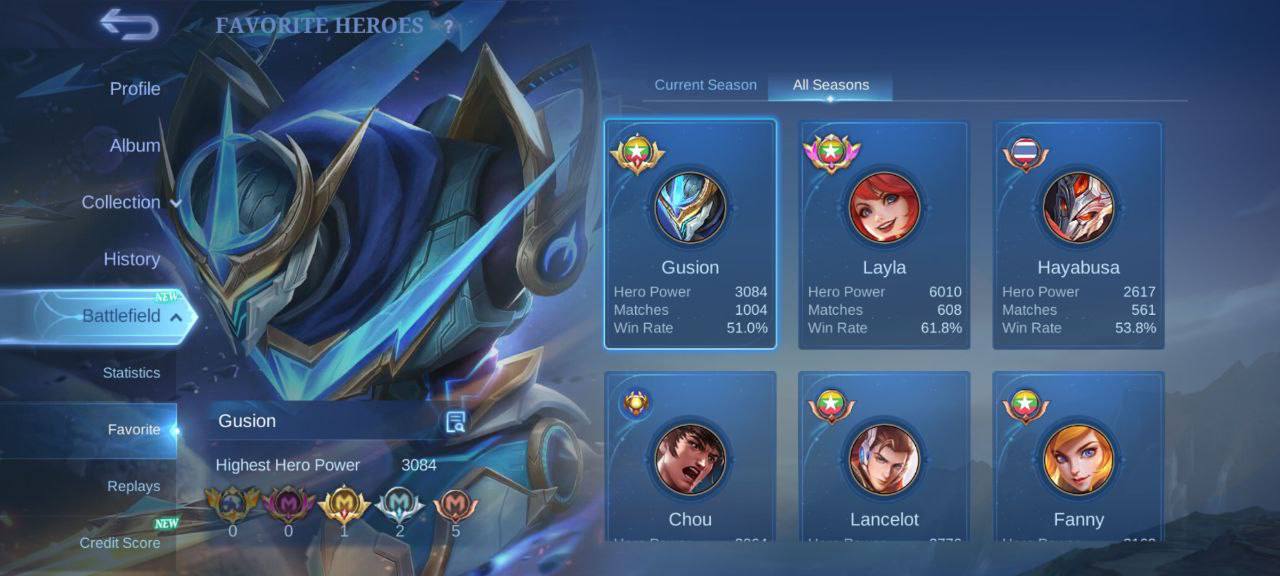This screenshot has height=576, width=1280.
Task: Expand the Collection menu
Action: click(x=130, y=202)
